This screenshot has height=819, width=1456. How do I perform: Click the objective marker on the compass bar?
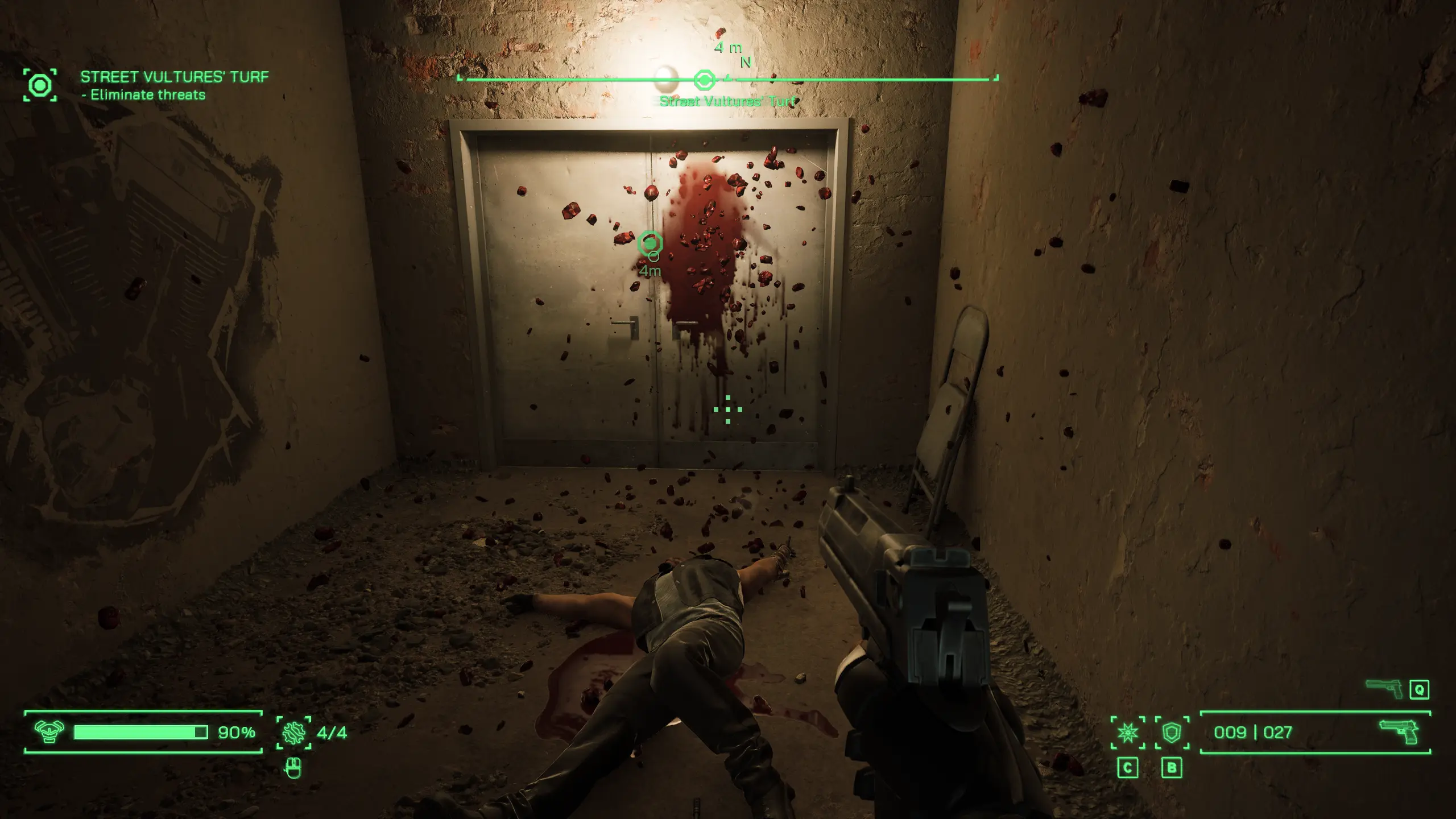pyautogui.click(x=704, y=80)
